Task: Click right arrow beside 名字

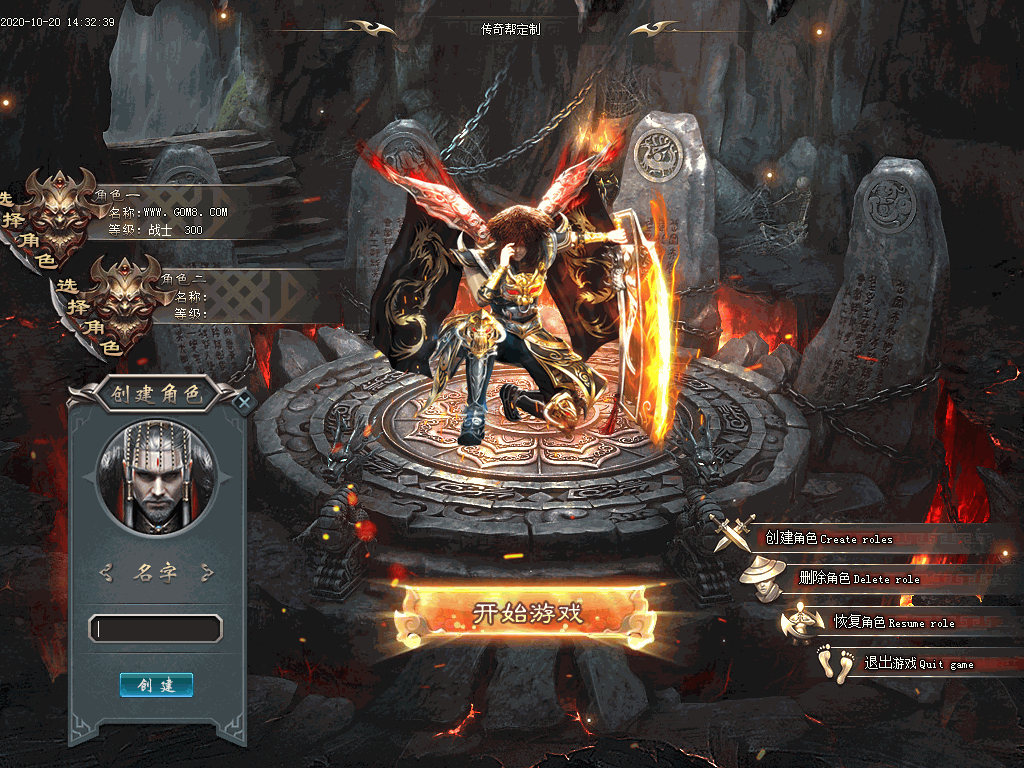Action: [x=206, y=573]
